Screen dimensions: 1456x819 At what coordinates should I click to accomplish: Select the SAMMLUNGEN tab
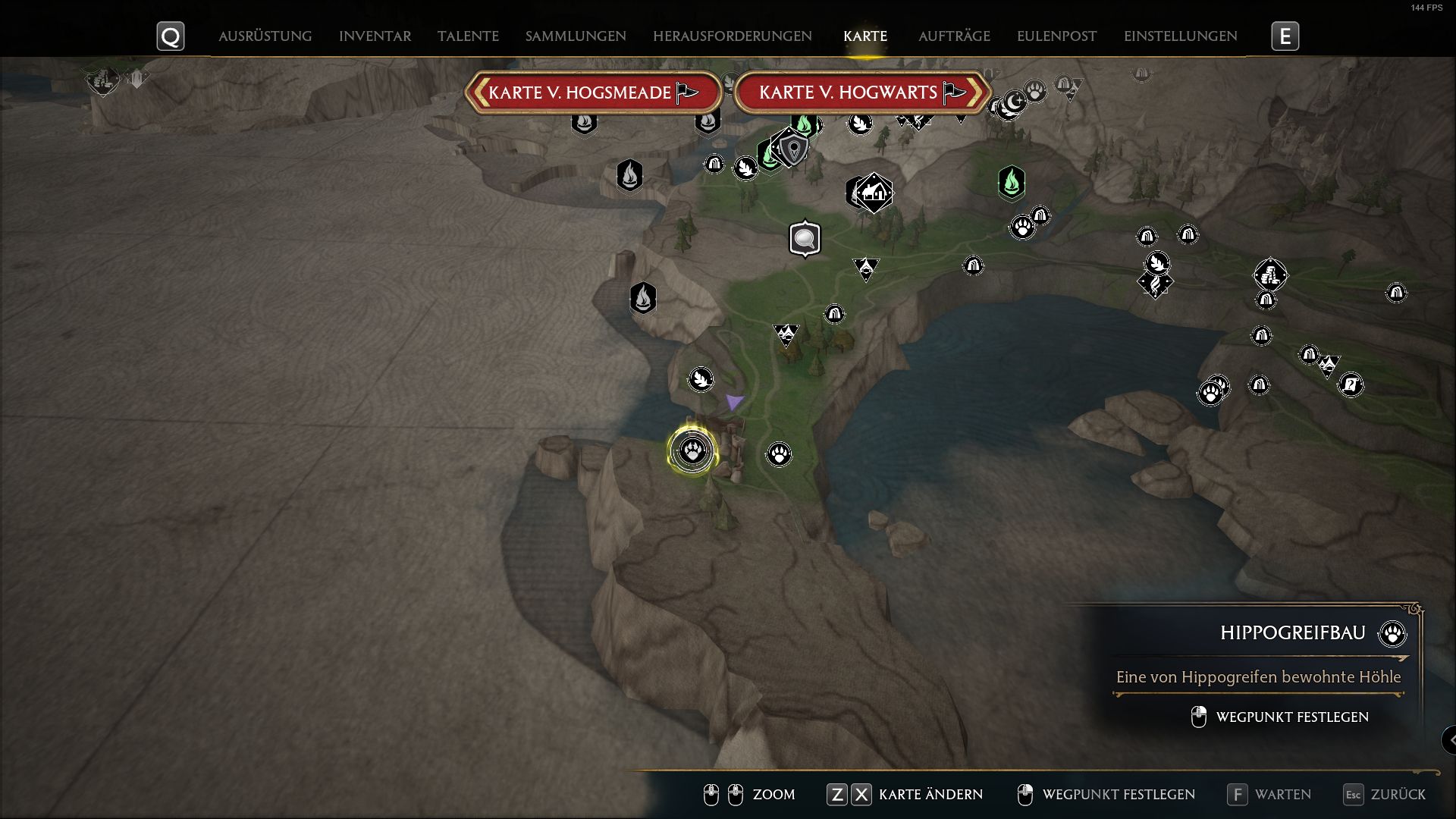[576, 36]
